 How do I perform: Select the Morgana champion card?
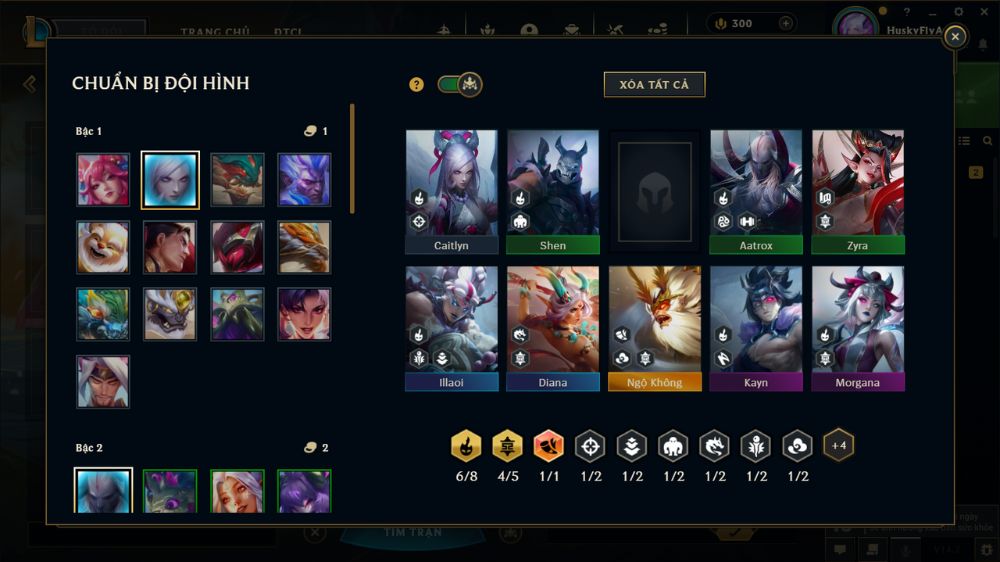point(858,327)
